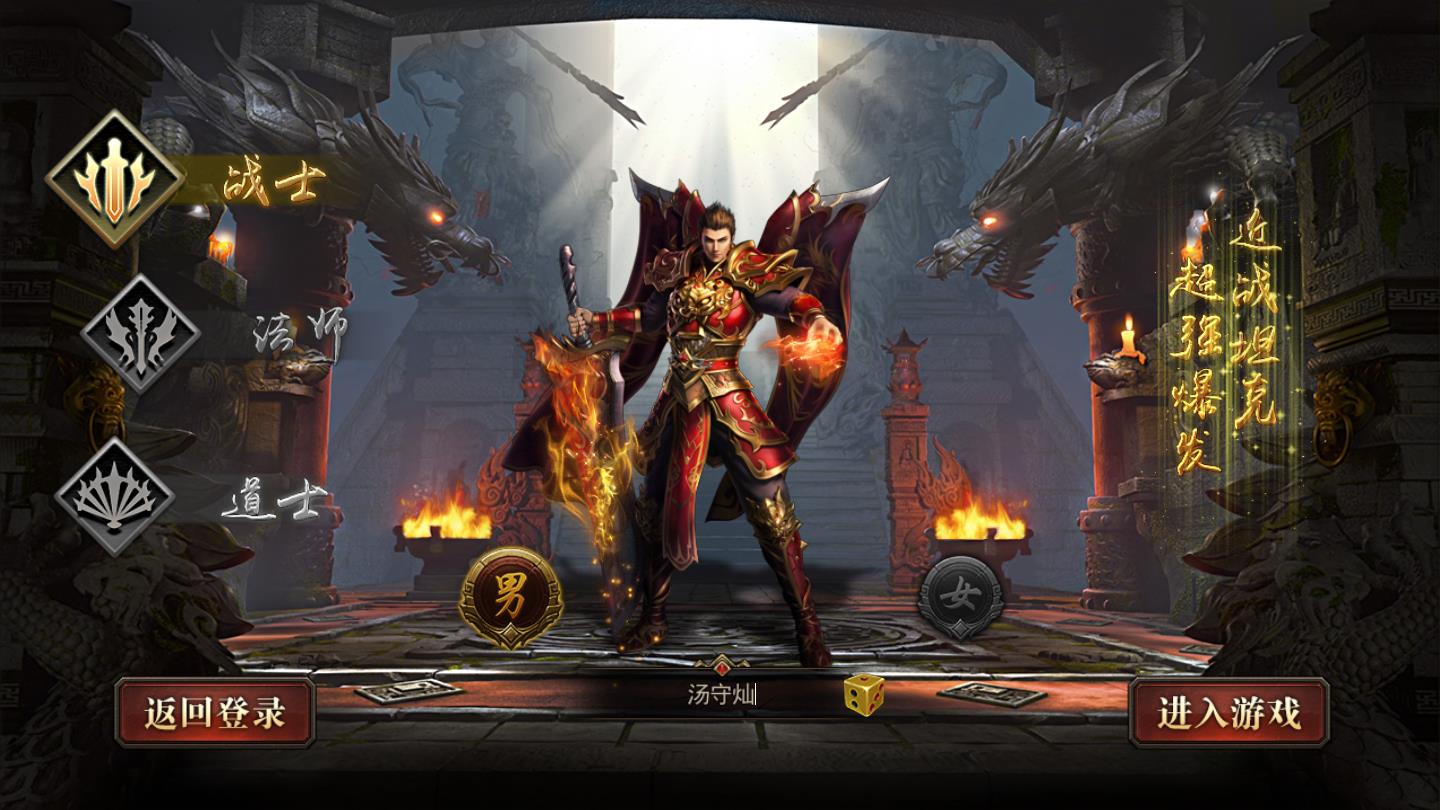
Task: Select the 战士 warrior class
Action: click(x=116, y=179)
